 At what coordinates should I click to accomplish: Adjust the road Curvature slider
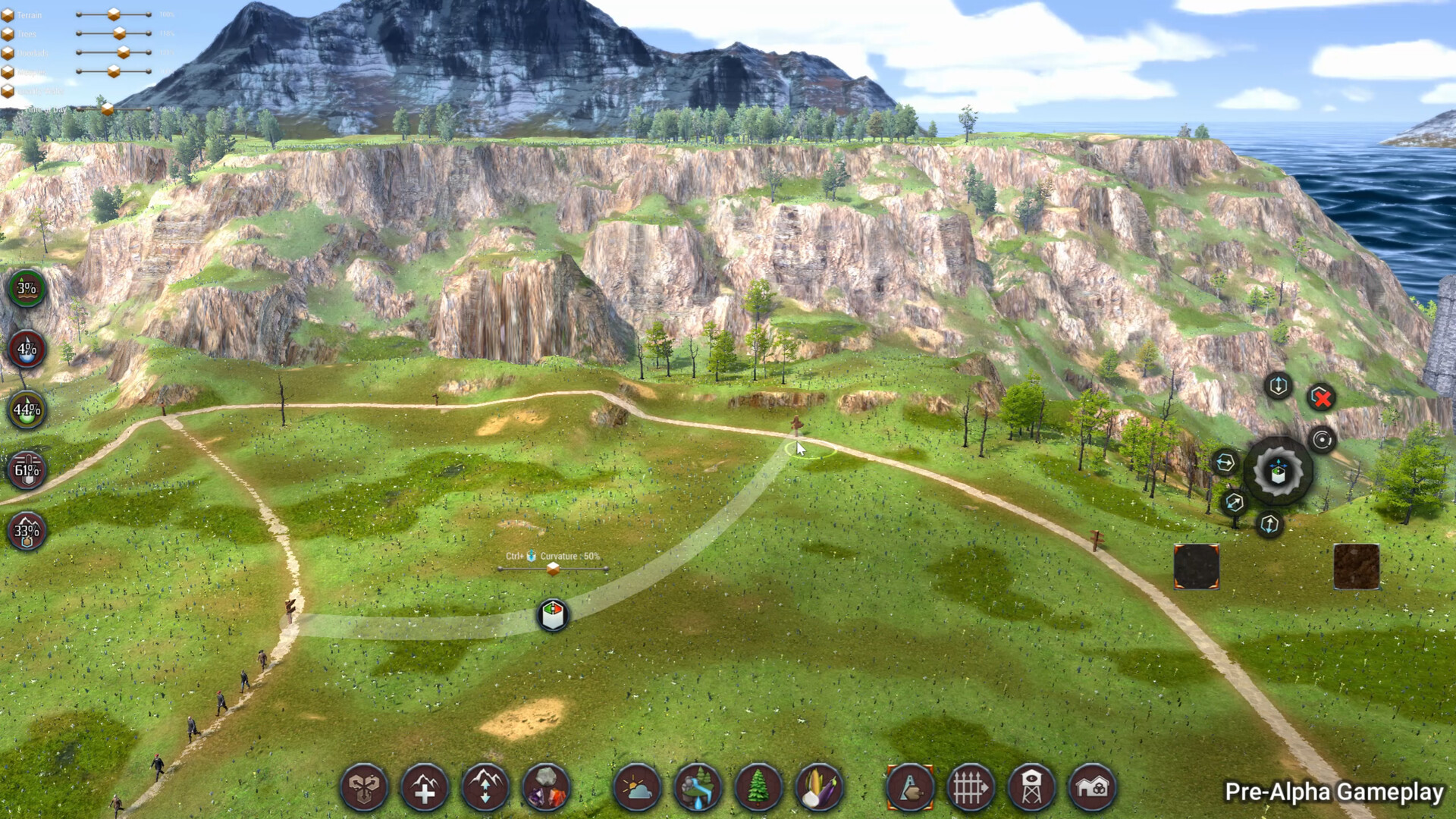tap(553, 569)
